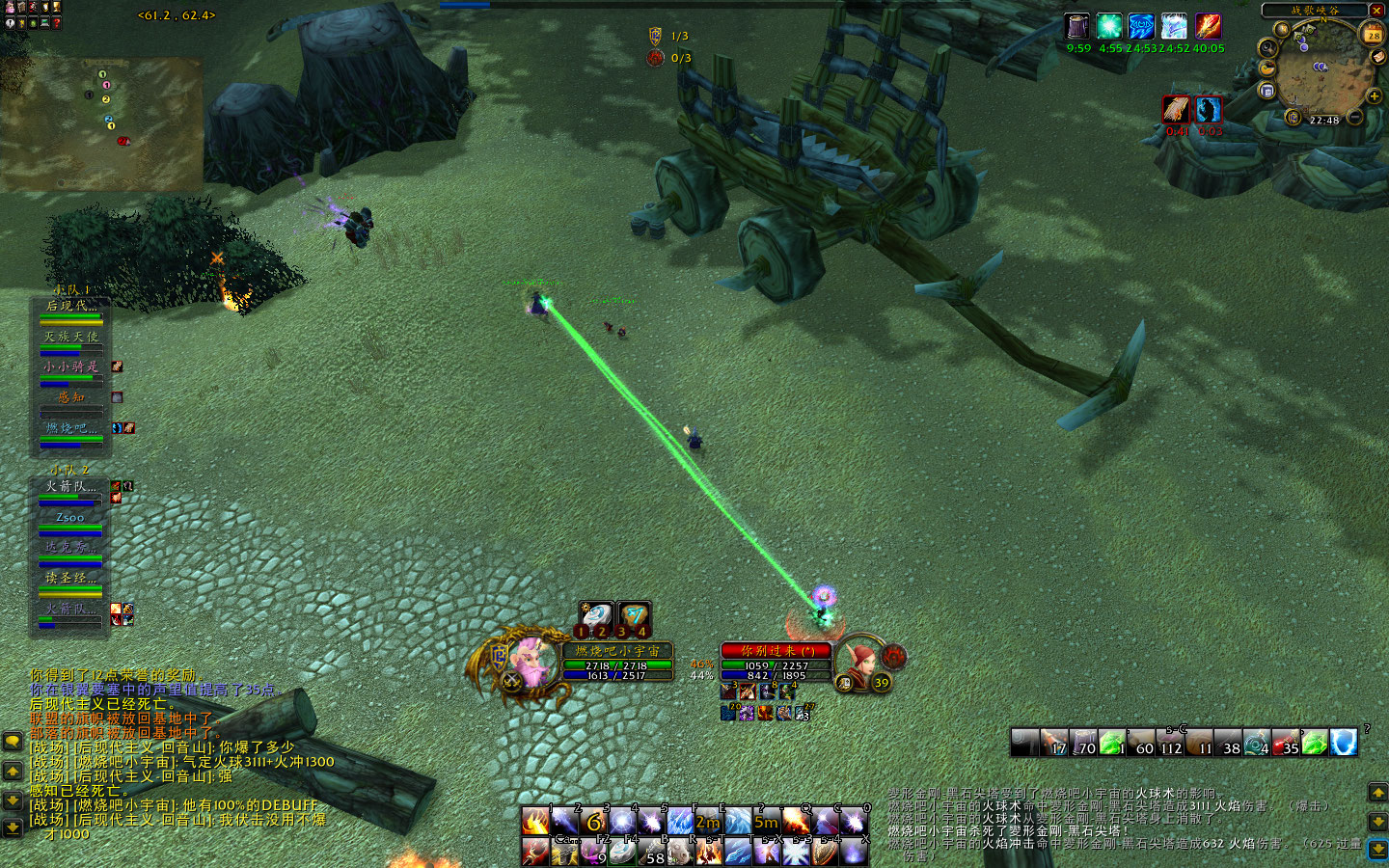
Task: Use the red healing potion with 35 charges
Action: tap(1285, 743)
